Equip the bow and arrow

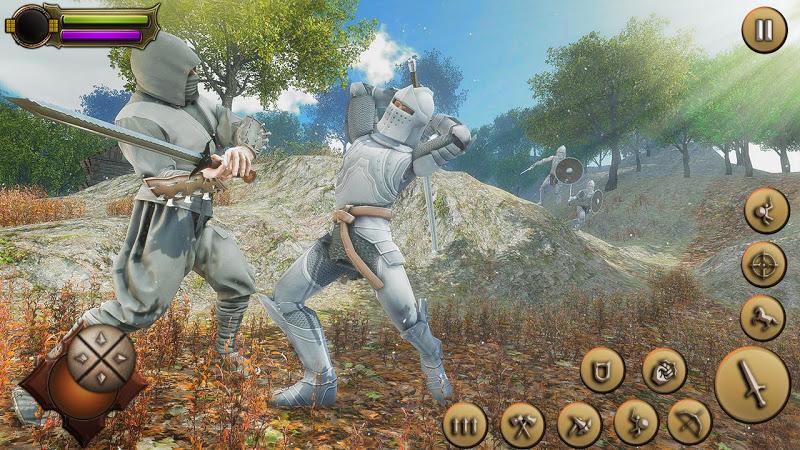coord(689,421)
